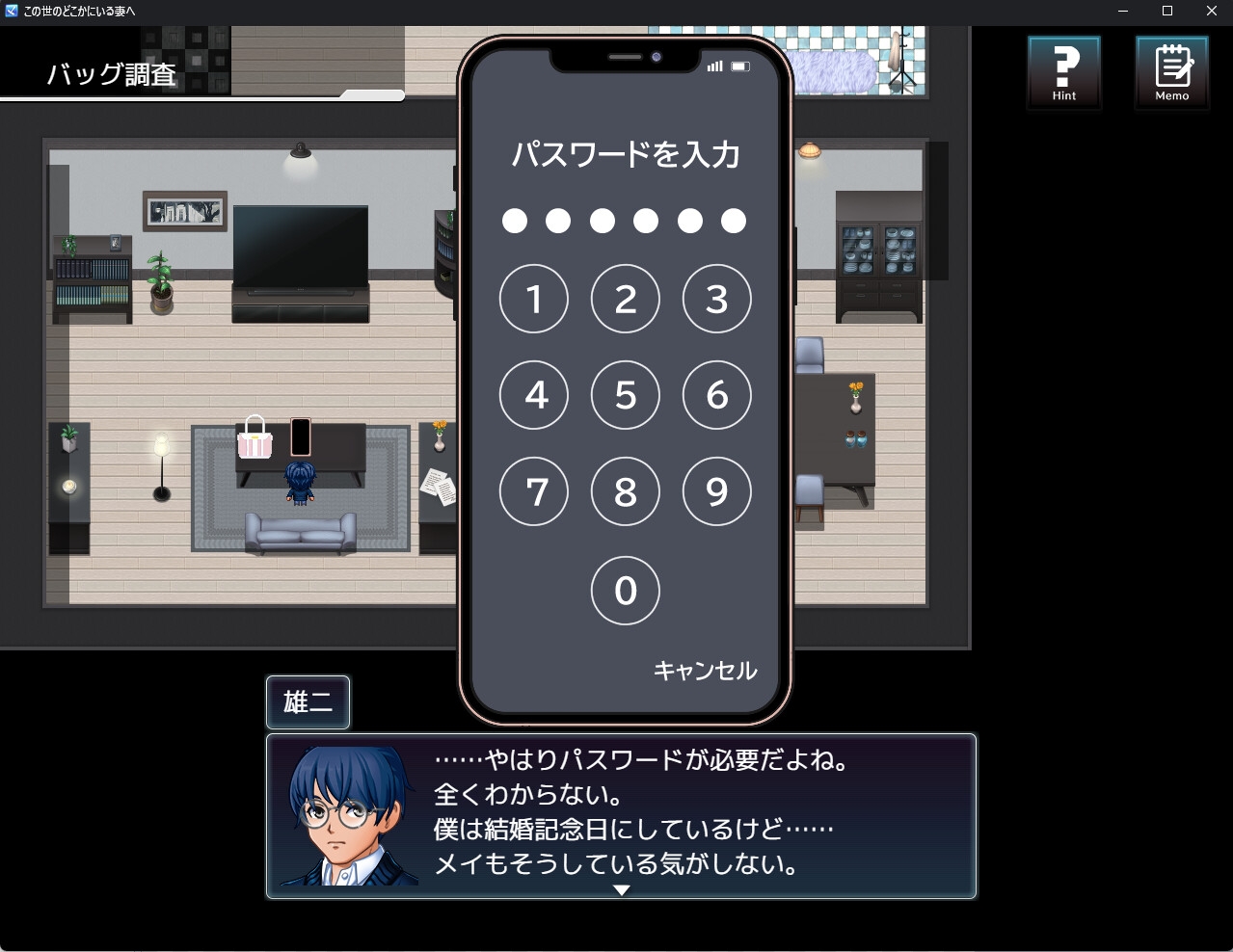1233x952 pixels.
Task: Minimize the game window
Action: pos(1123,12)
